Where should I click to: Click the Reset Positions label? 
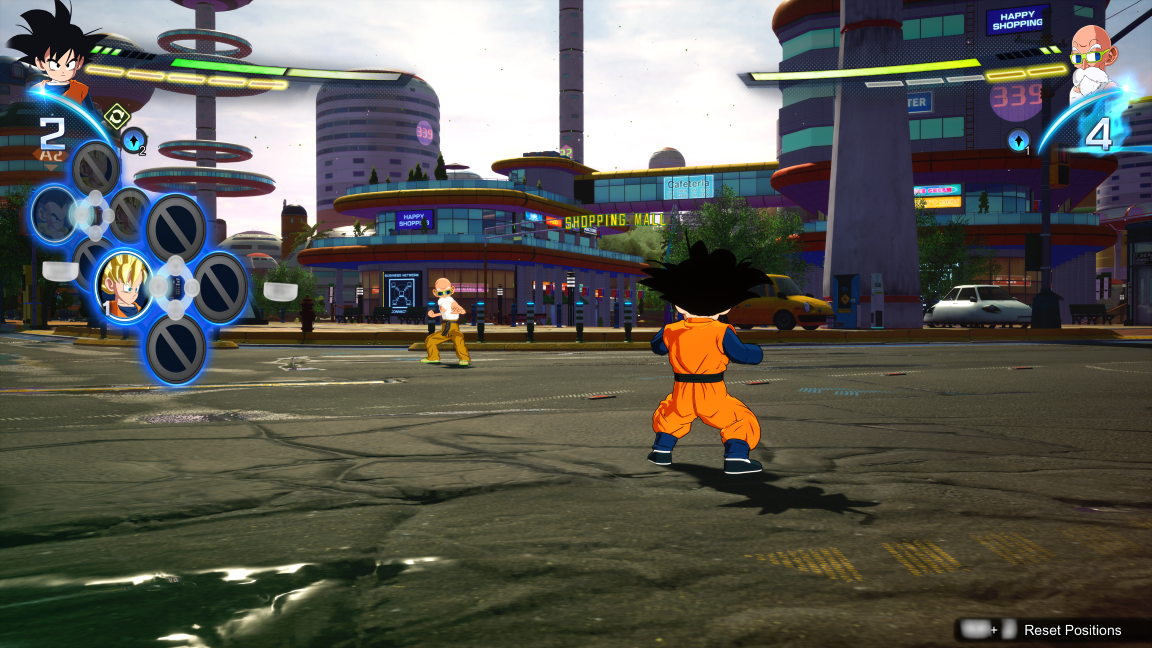pyautogui.click(x=1072, y=630)
